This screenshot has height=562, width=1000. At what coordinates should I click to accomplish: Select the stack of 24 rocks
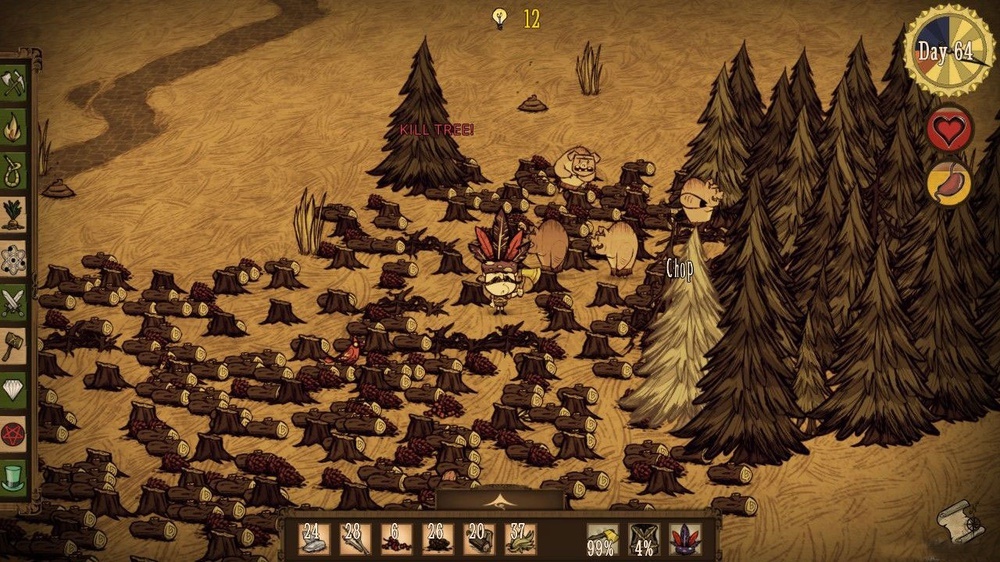[x=314, y=539]
